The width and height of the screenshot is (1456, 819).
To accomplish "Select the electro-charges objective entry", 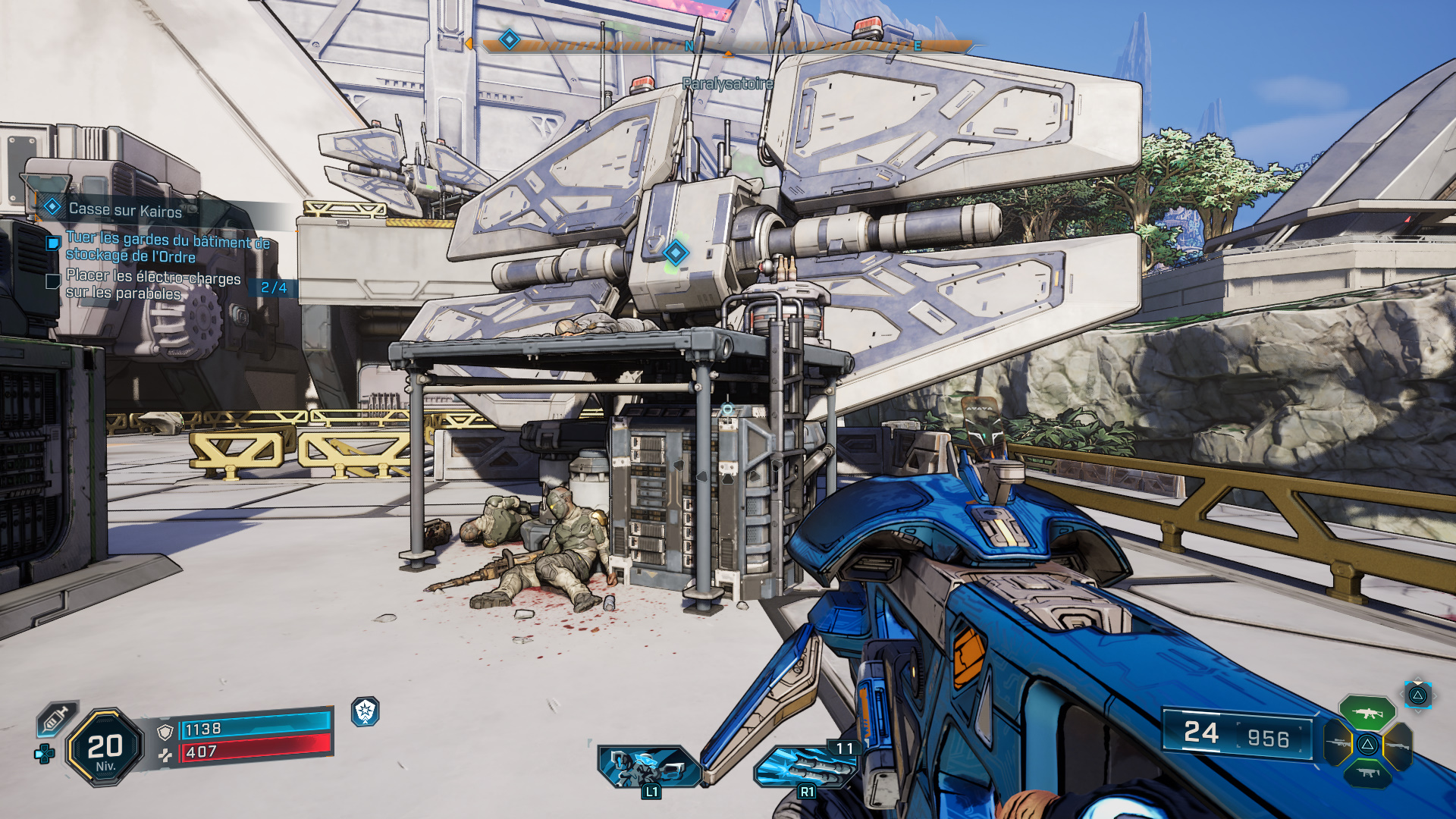I will point(152,285).
